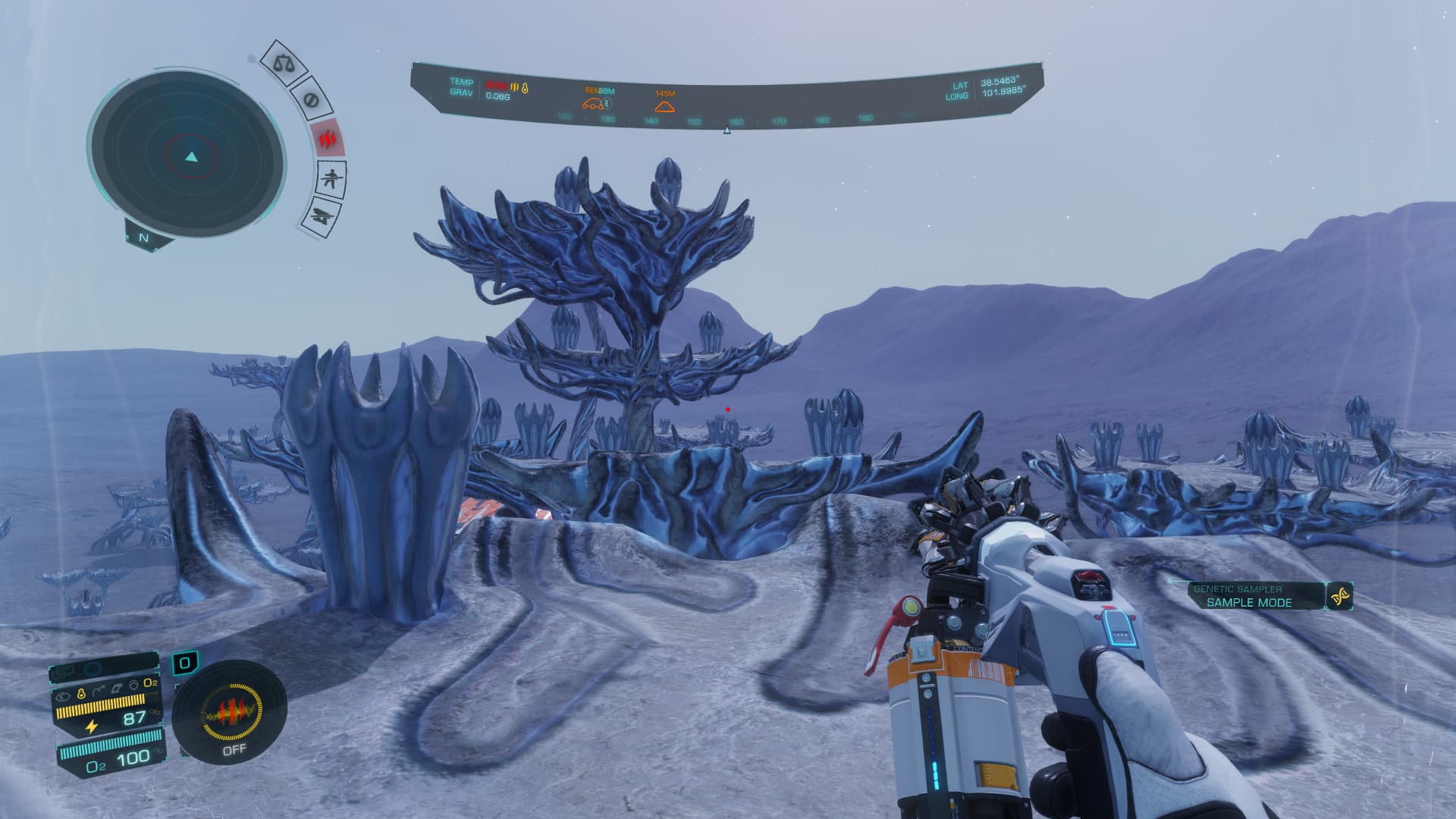Screen dimensions: 1456x819
Task: Click the yellow thermometer icon beside TEMP
Action: pyautogui.click(x=525, y=88)
